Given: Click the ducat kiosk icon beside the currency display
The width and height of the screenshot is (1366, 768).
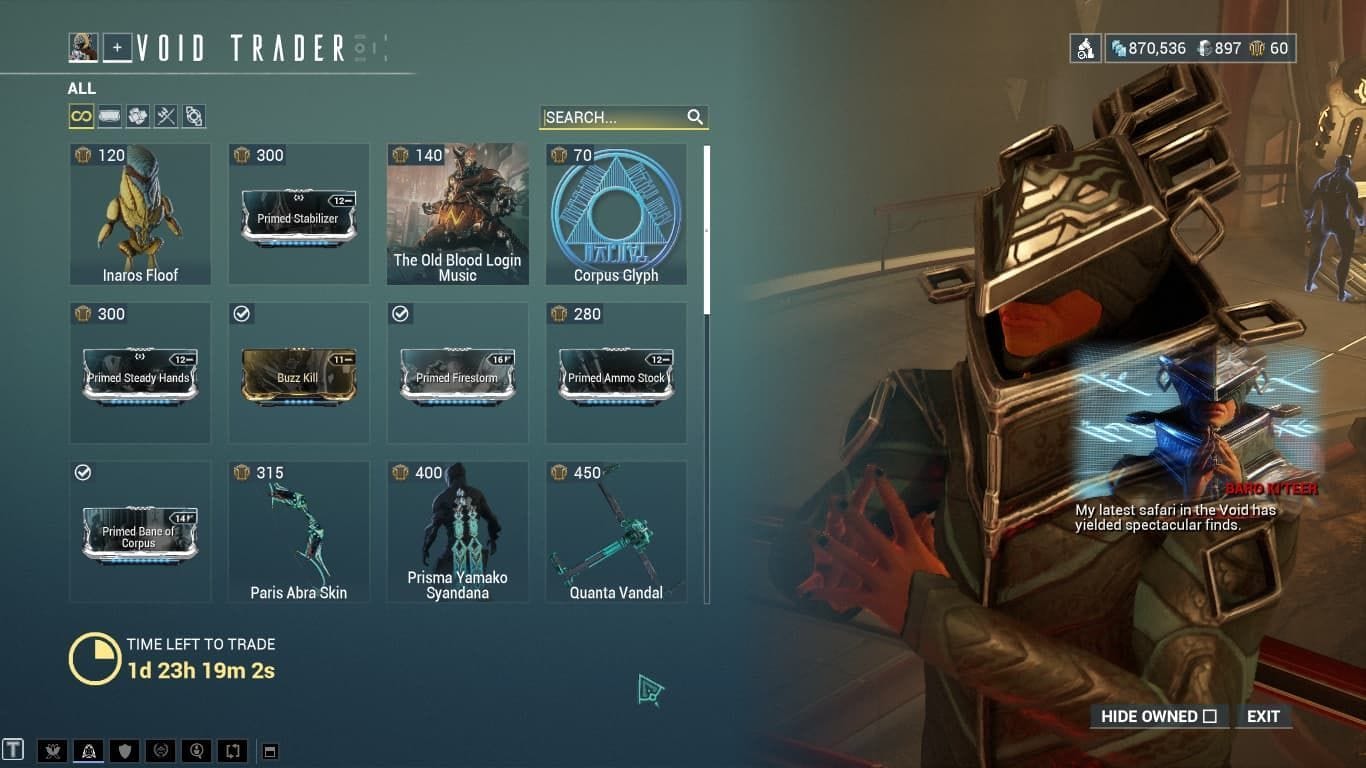Looking at the screenshot, I should pyautogui.click(x=1086, y=47).
